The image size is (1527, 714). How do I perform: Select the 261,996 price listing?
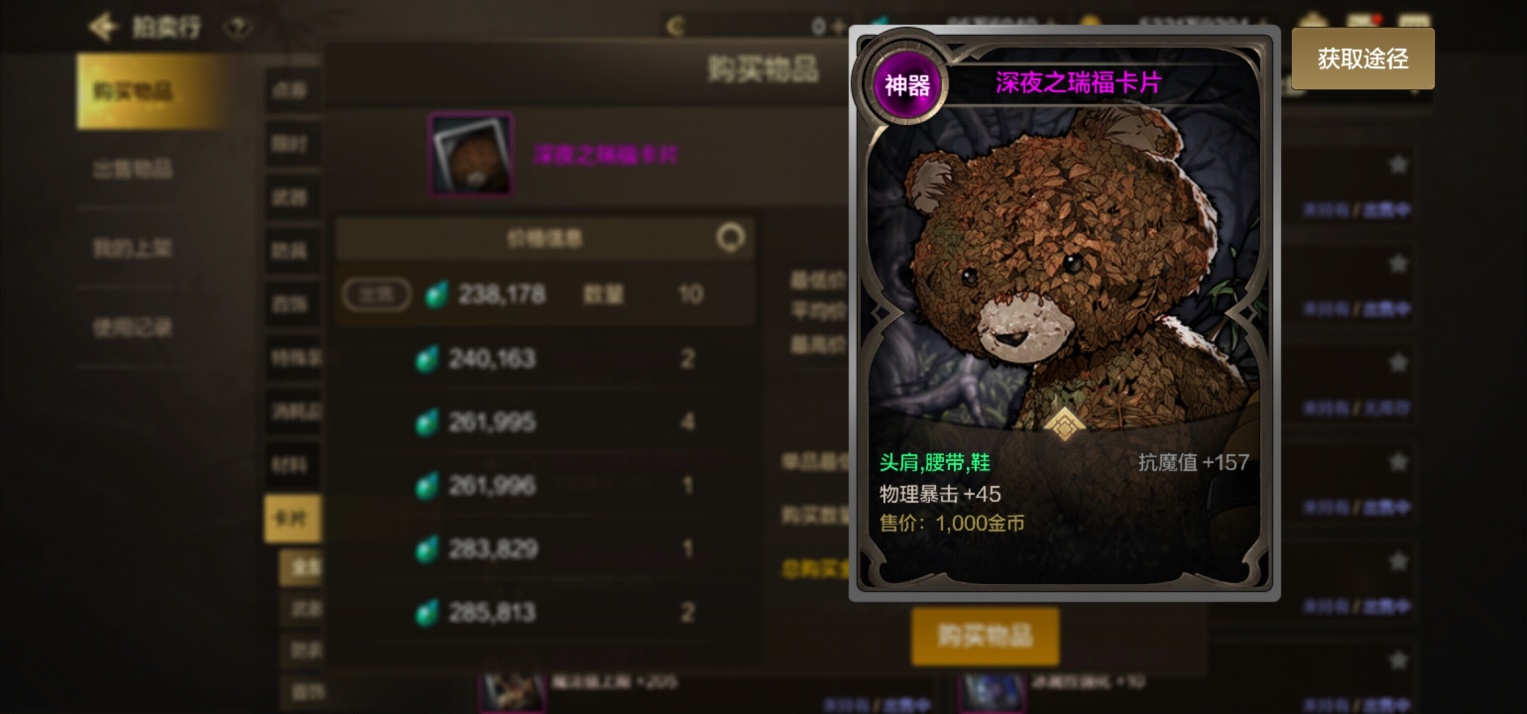point(545,485)
